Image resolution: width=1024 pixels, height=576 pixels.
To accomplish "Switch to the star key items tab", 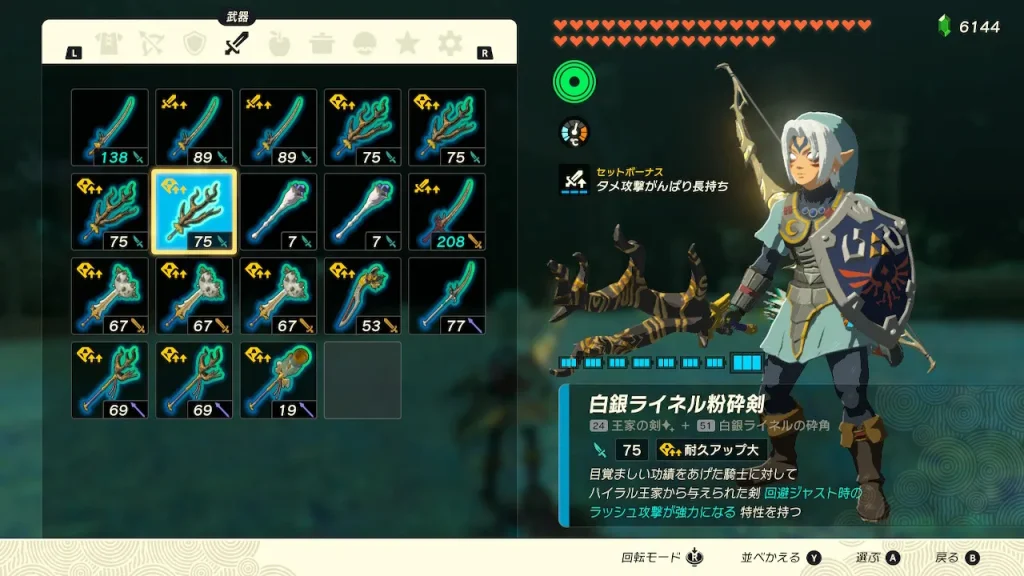I will click(x=407, y=44).
